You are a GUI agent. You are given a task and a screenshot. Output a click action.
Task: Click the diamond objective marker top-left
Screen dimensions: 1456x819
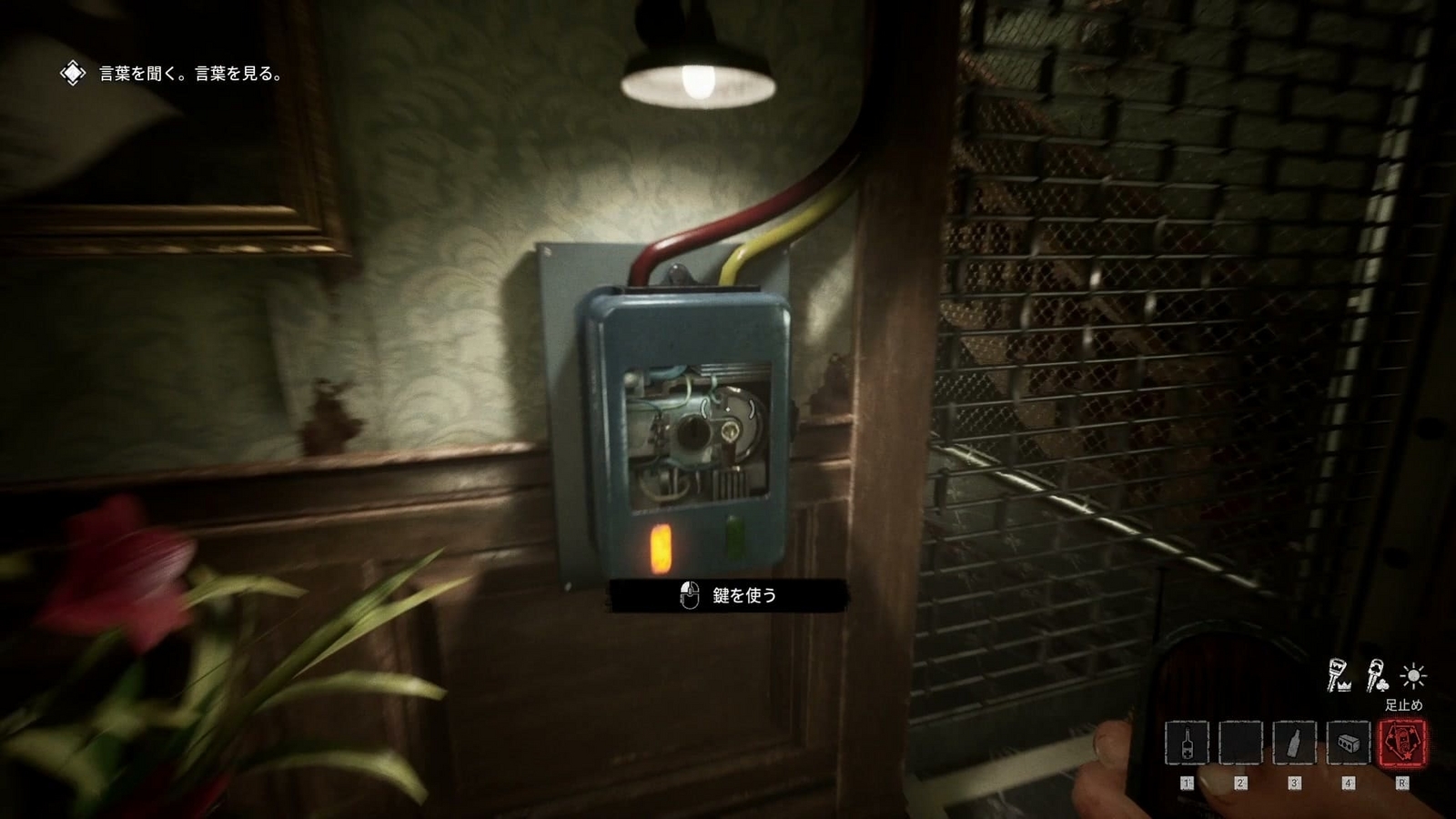coord(71,70)
